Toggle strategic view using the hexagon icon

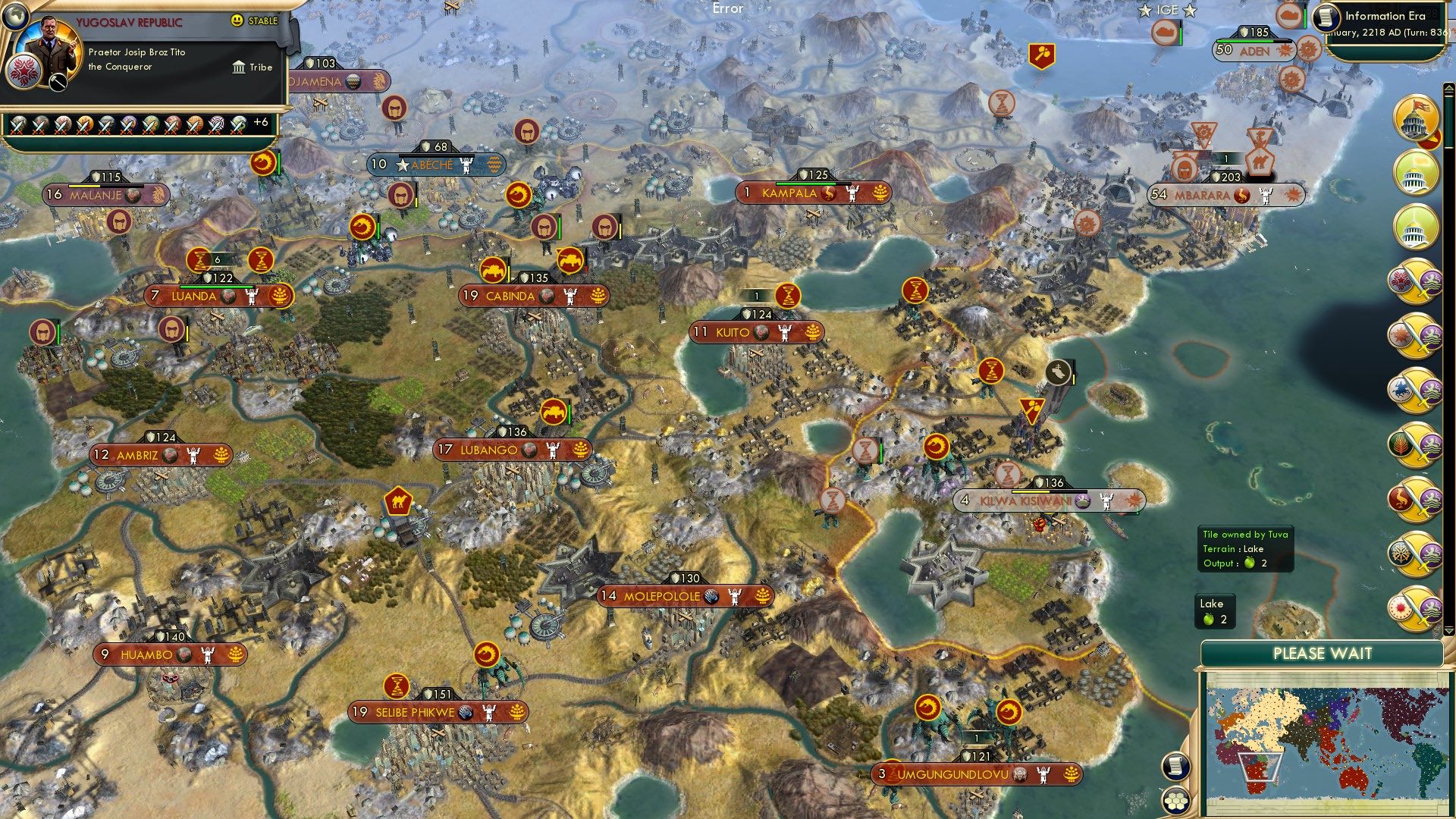[x=1175, y=802]
